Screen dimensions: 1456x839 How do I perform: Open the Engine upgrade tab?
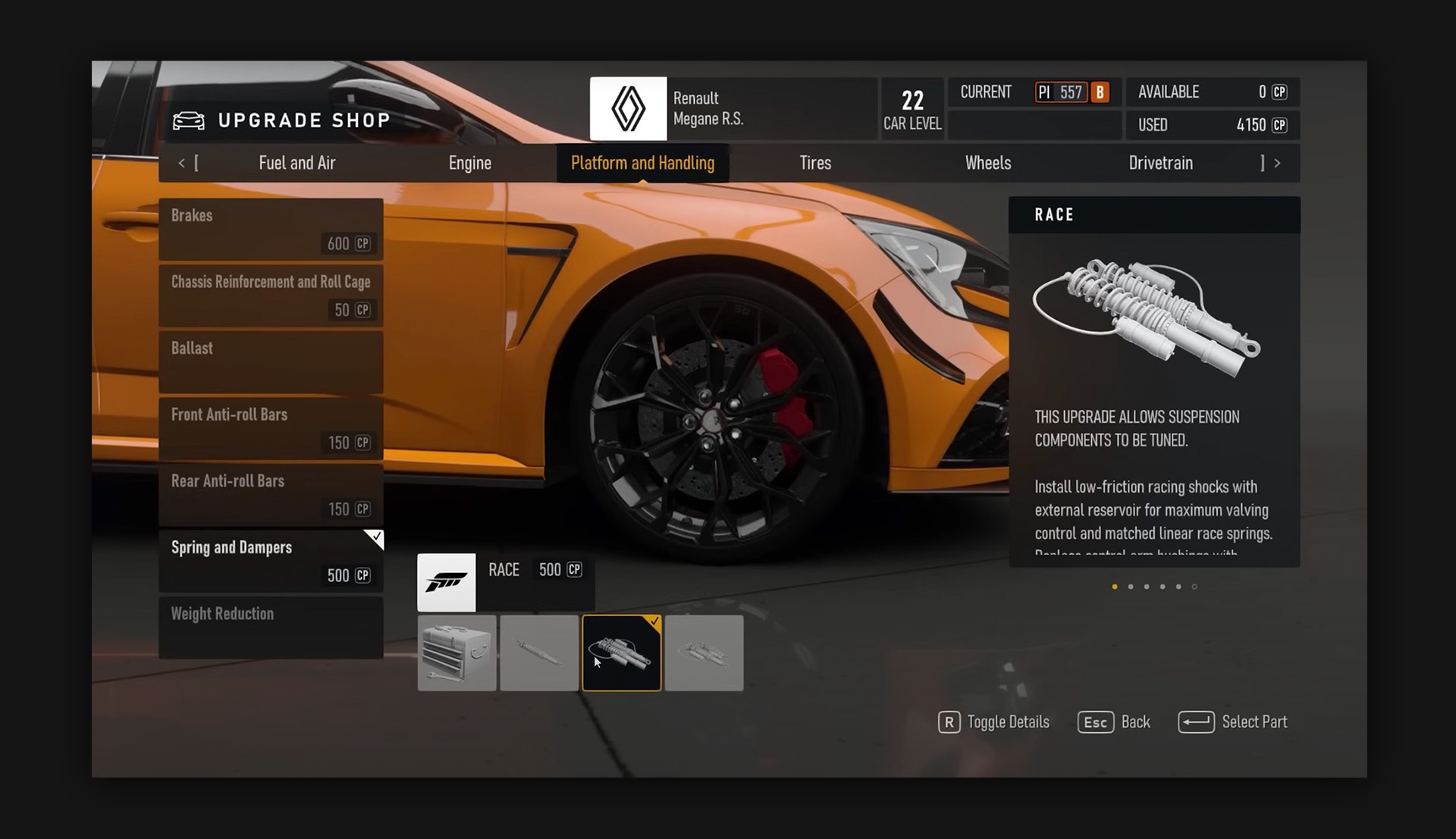(469, 163)
